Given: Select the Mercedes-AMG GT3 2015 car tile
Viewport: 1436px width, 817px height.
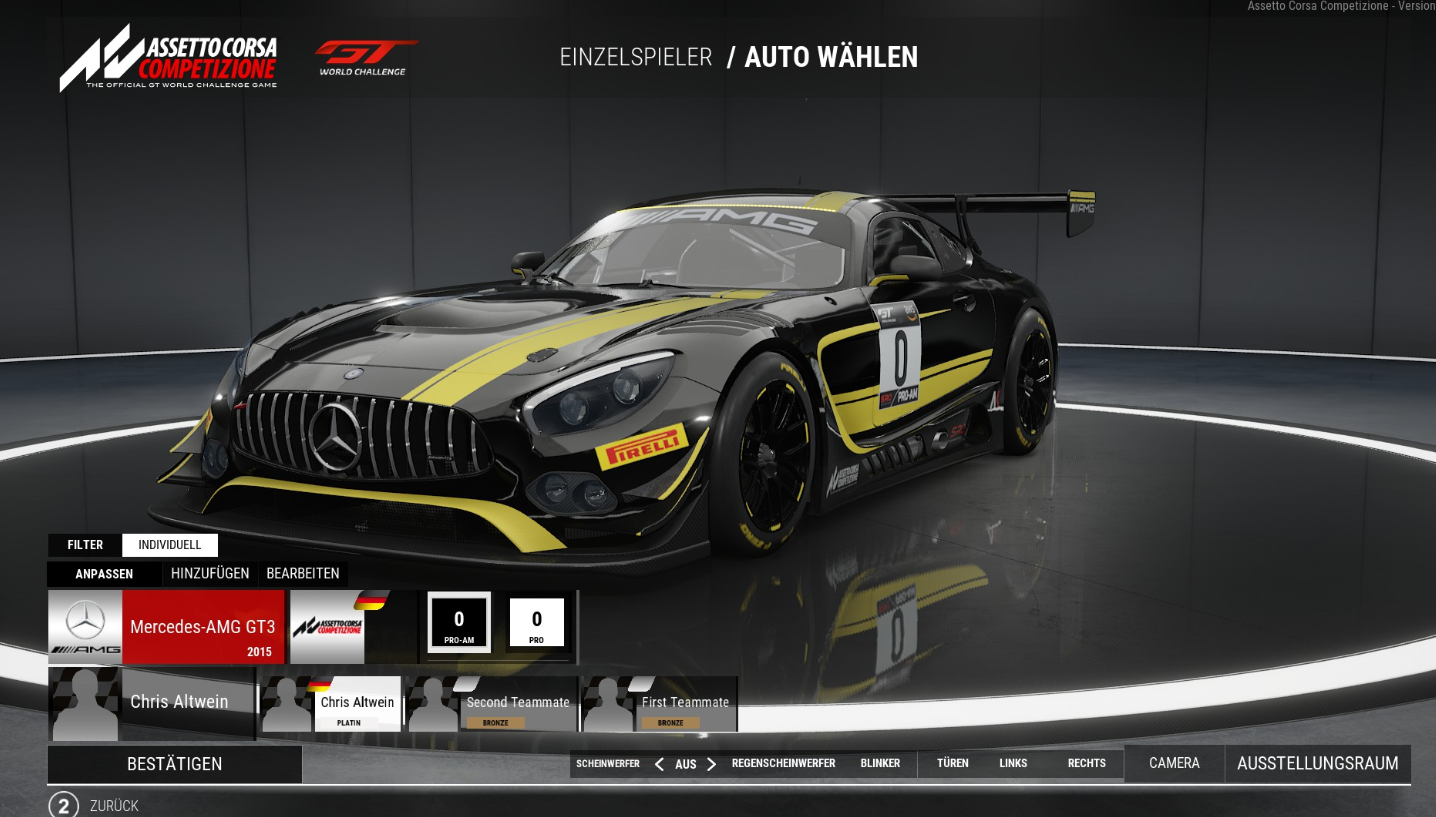Looking at the screenshot, I should coord(166,627).
